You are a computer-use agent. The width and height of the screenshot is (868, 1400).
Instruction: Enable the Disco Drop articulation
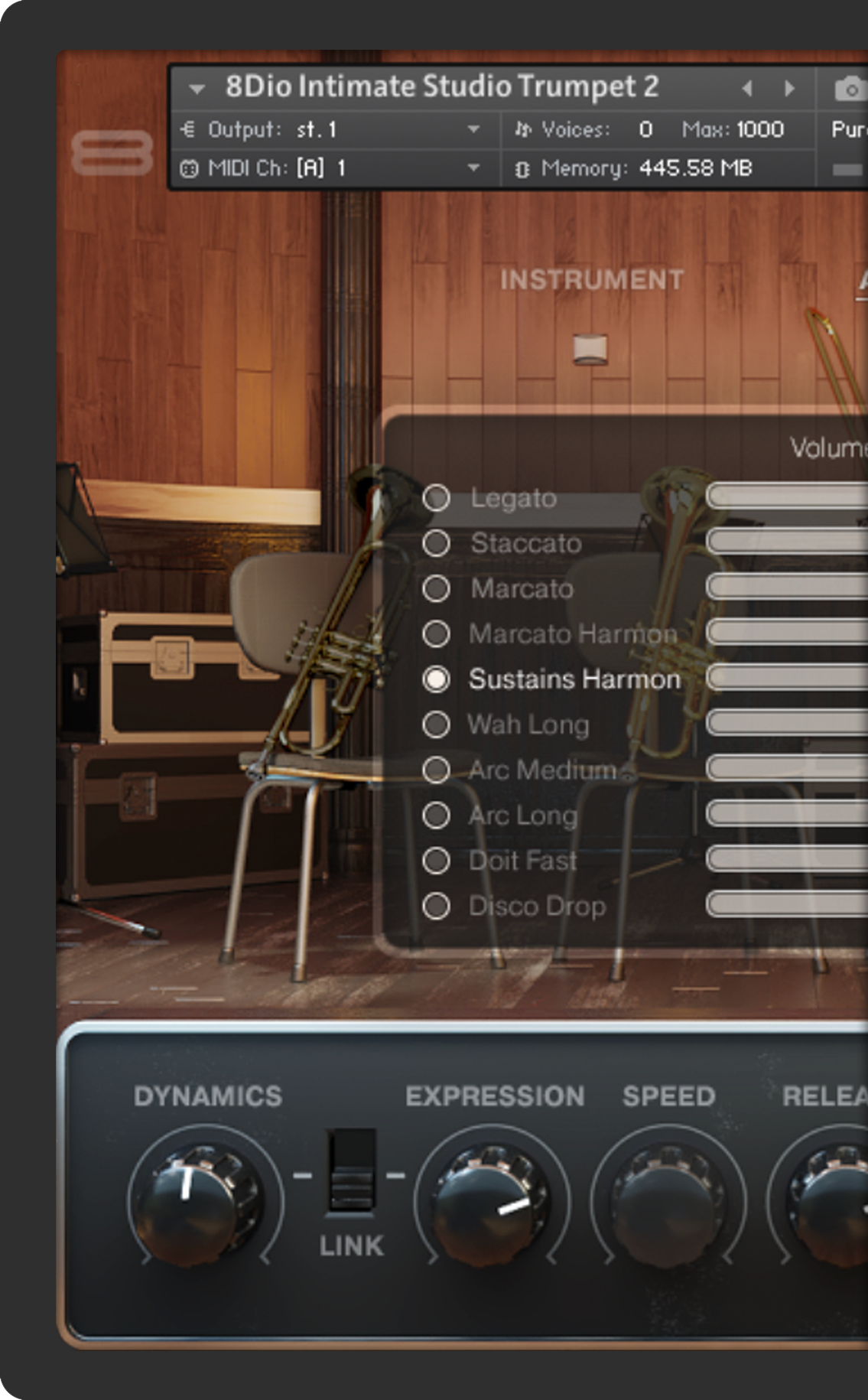[x=436, y=906]
